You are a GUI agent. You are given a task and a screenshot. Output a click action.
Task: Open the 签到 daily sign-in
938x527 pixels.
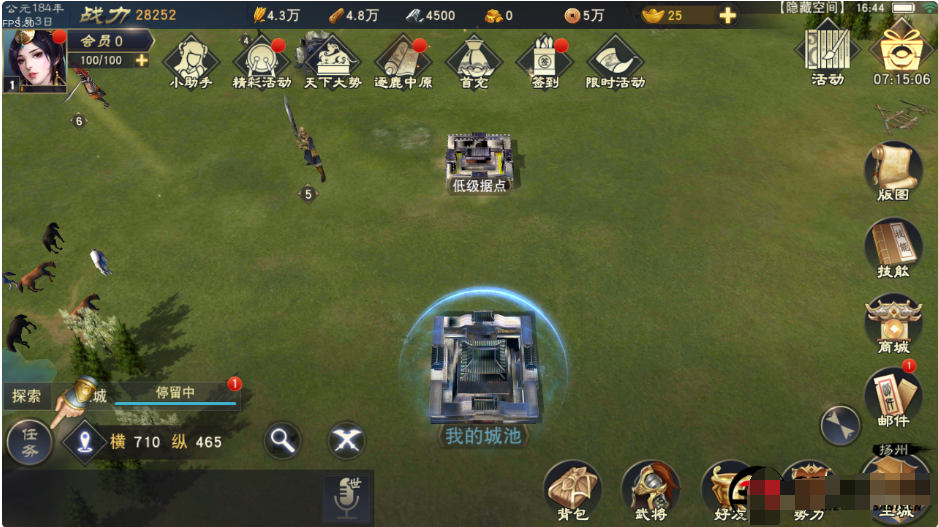click(x=545, y=60)
